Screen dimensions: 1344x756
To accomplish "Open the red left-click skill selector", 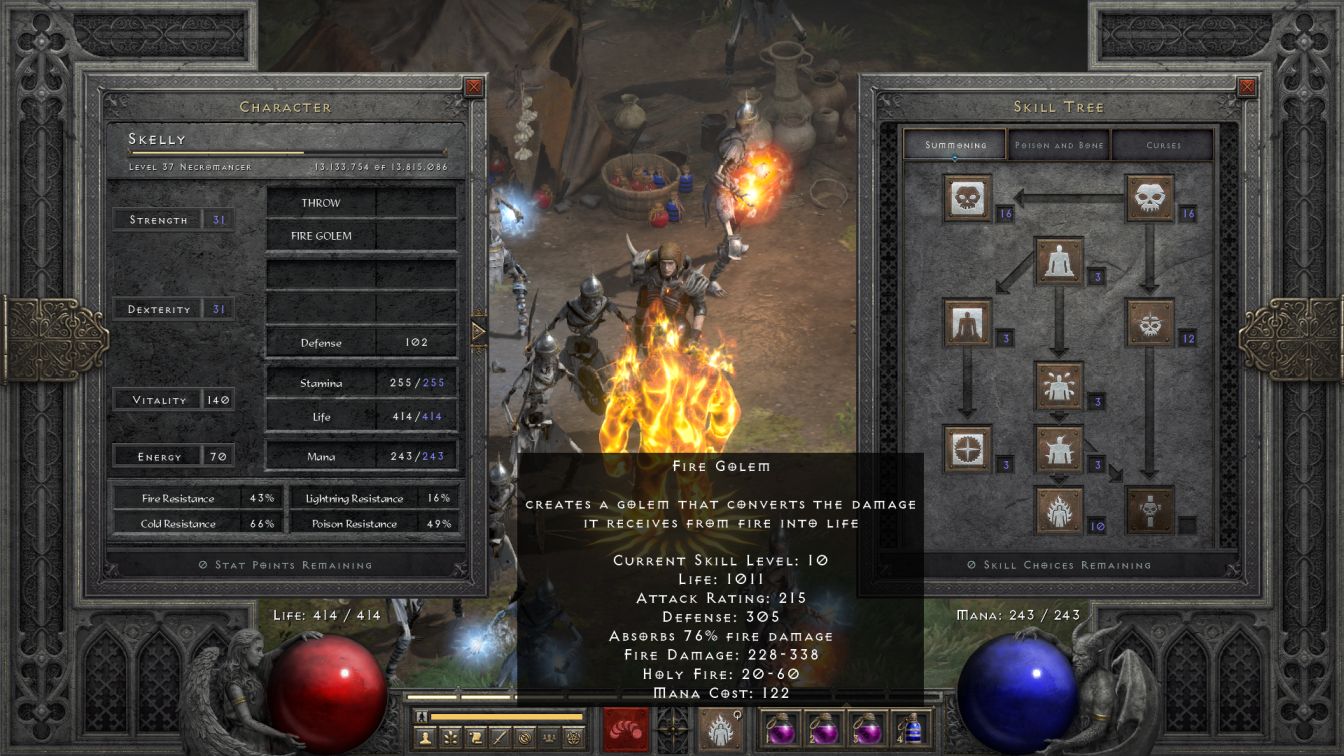I will (x=626, y=730).
